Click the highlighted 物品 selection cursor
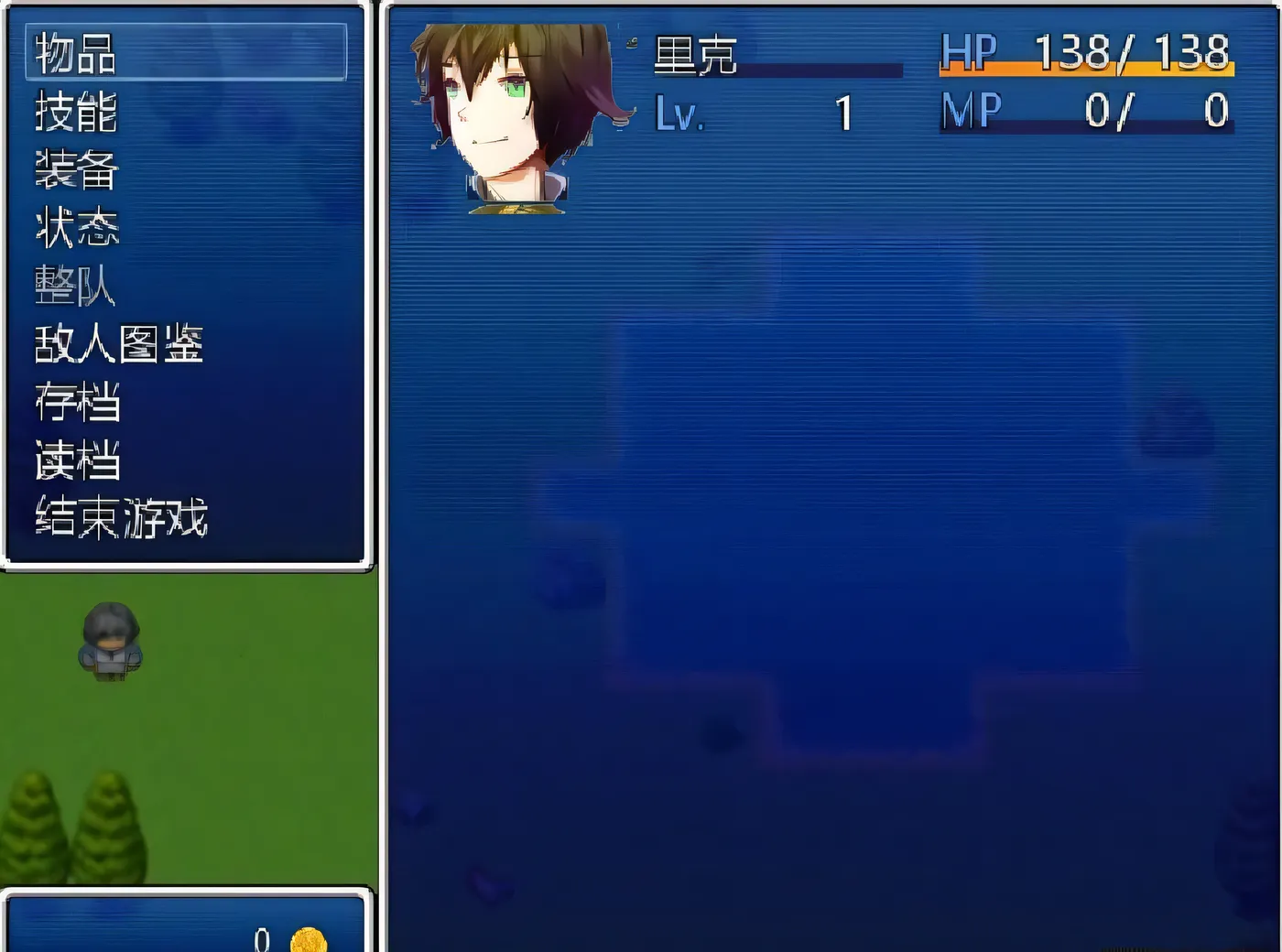This screenshot has width=1282, height=952. 183,53
